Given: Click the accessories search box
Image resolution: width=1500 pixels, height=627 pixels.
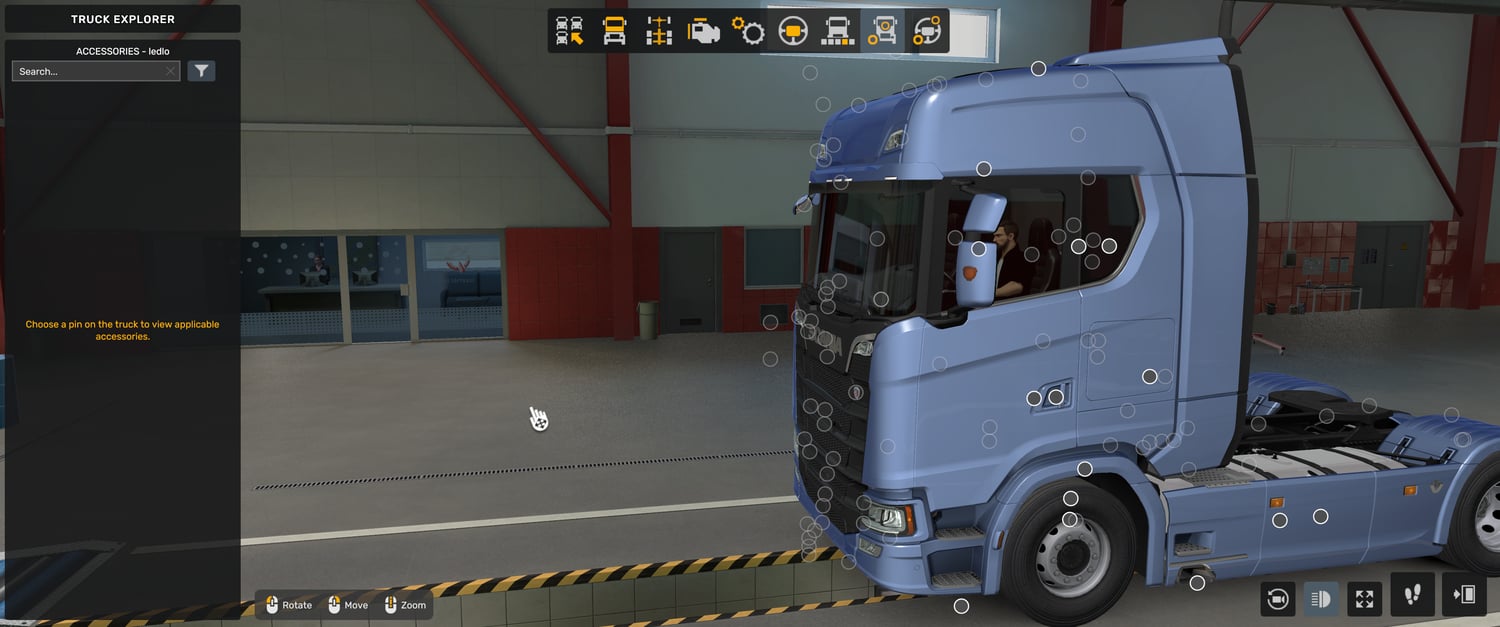Looking at the screenshot, I should (x=88, y=71).
